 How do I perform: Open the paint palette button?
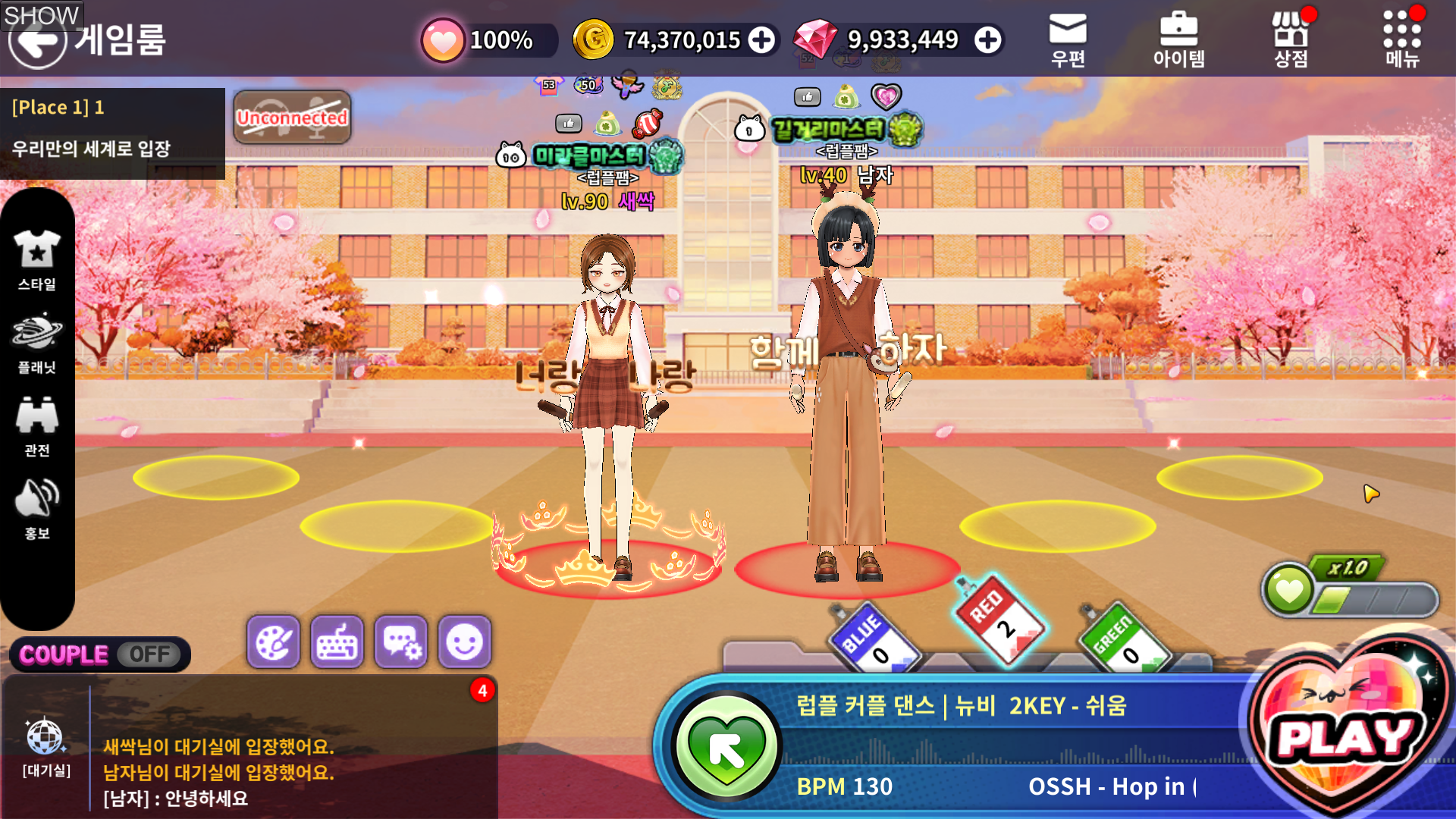coord(273,642)
